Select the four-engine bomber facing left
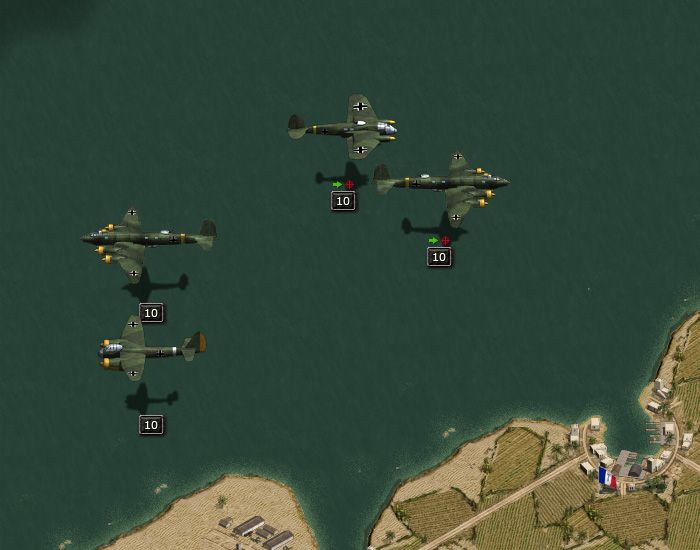700x550 pixels. (147, 239)
